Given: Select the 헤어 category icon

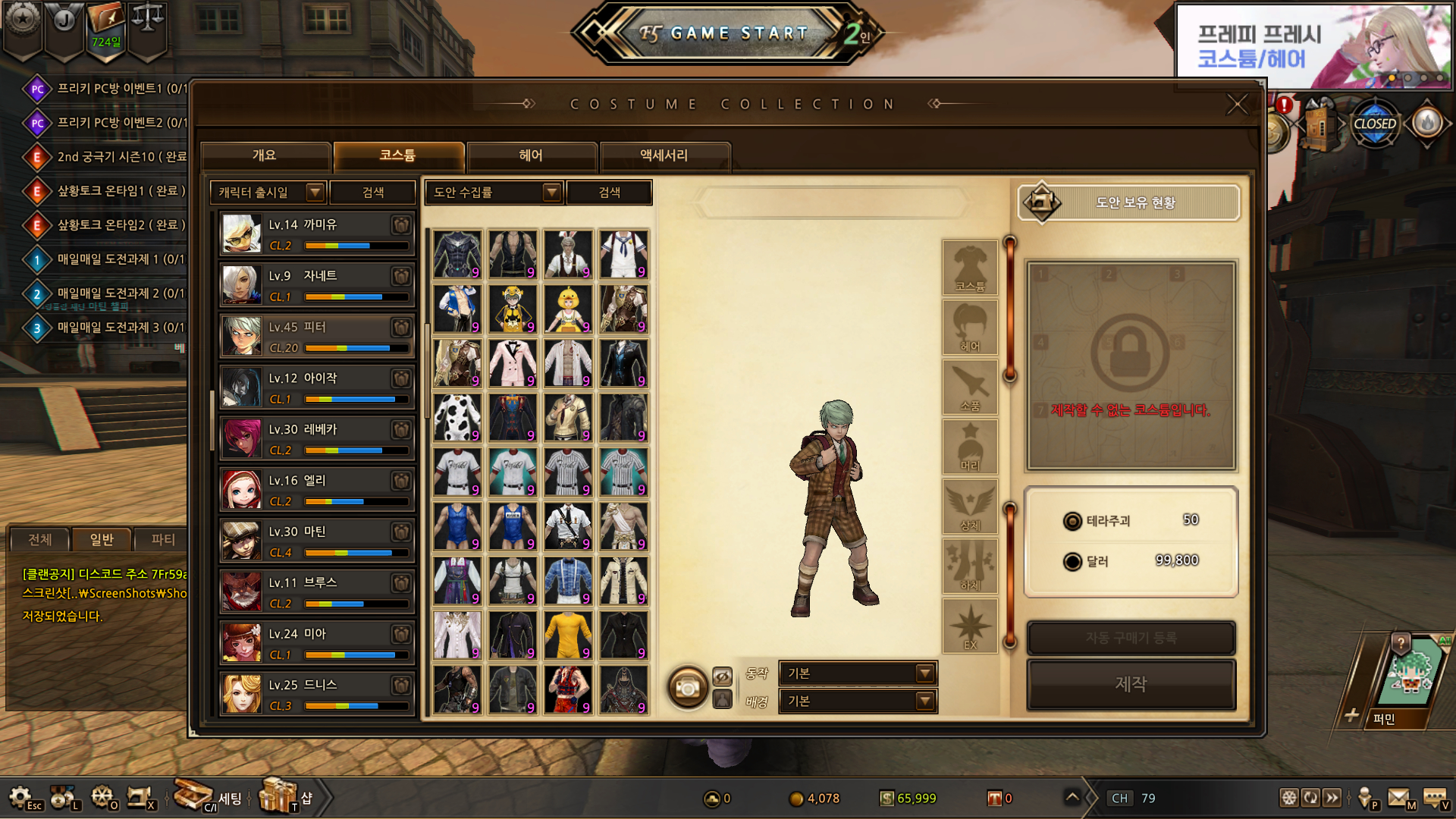Looking at the screenshot, I should [970, 328].
